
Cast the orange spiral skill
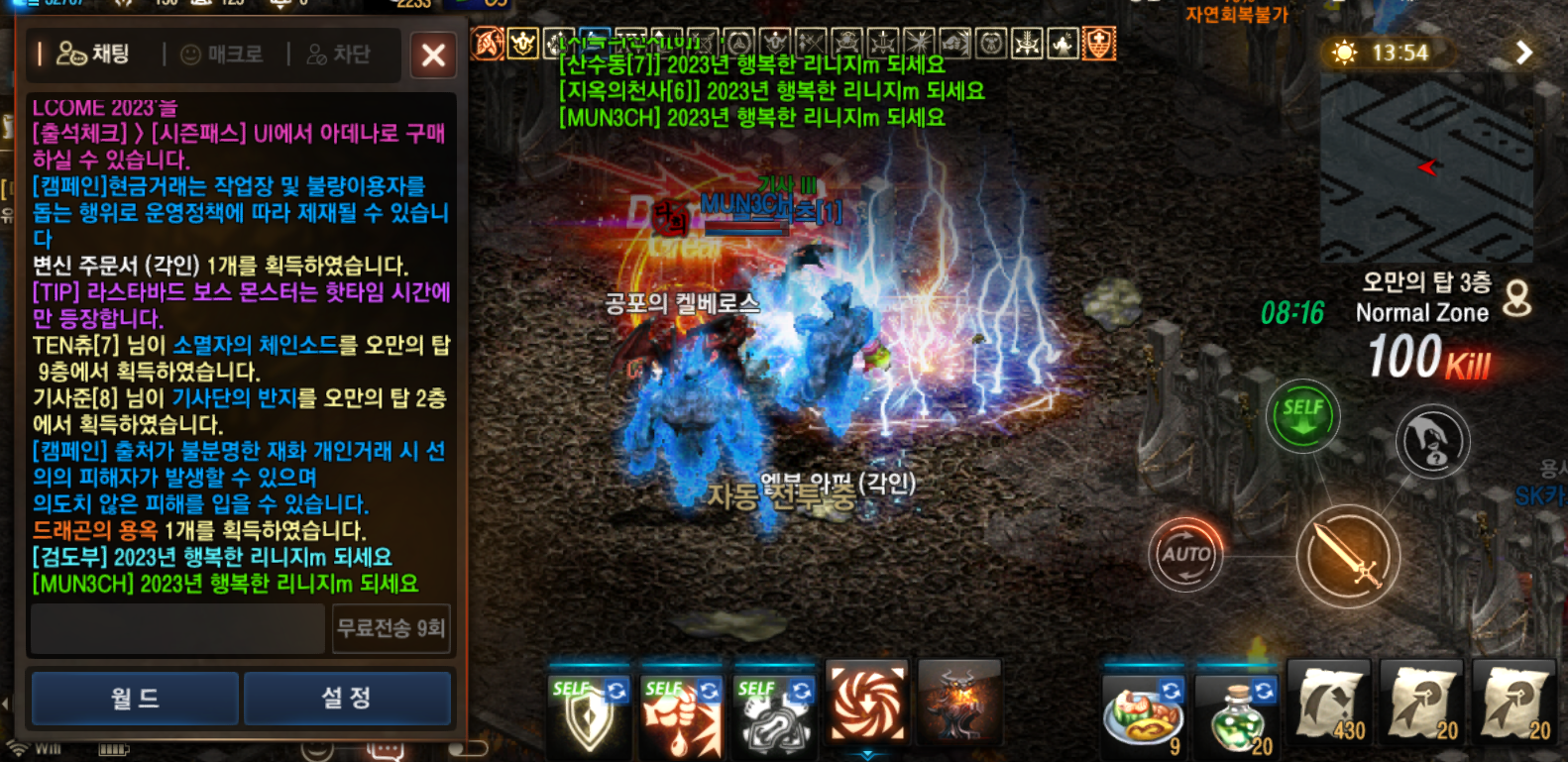[x=866, y=704]
